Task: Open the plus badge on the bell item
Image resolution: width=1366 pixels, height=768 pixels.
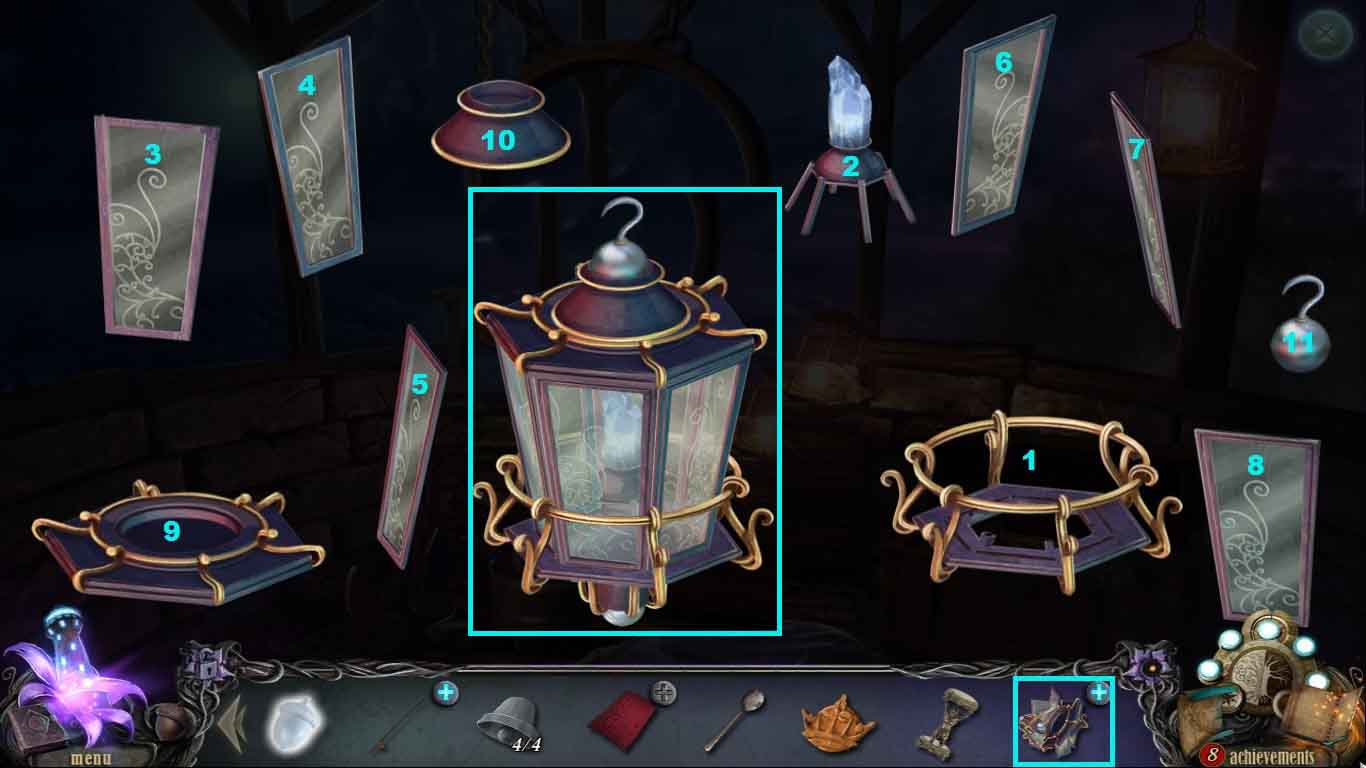Action: 446,690
